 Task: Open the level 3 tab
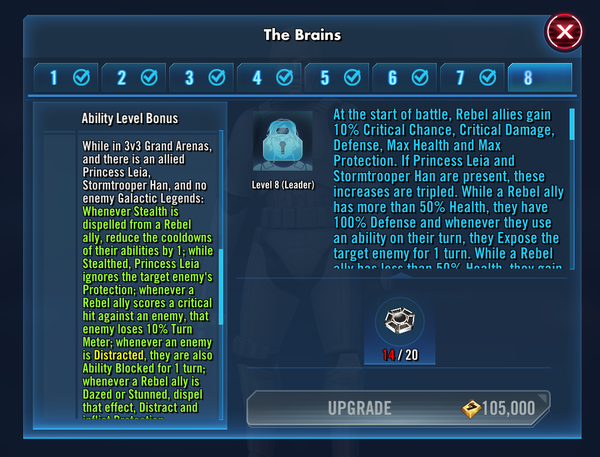[201, 77]
